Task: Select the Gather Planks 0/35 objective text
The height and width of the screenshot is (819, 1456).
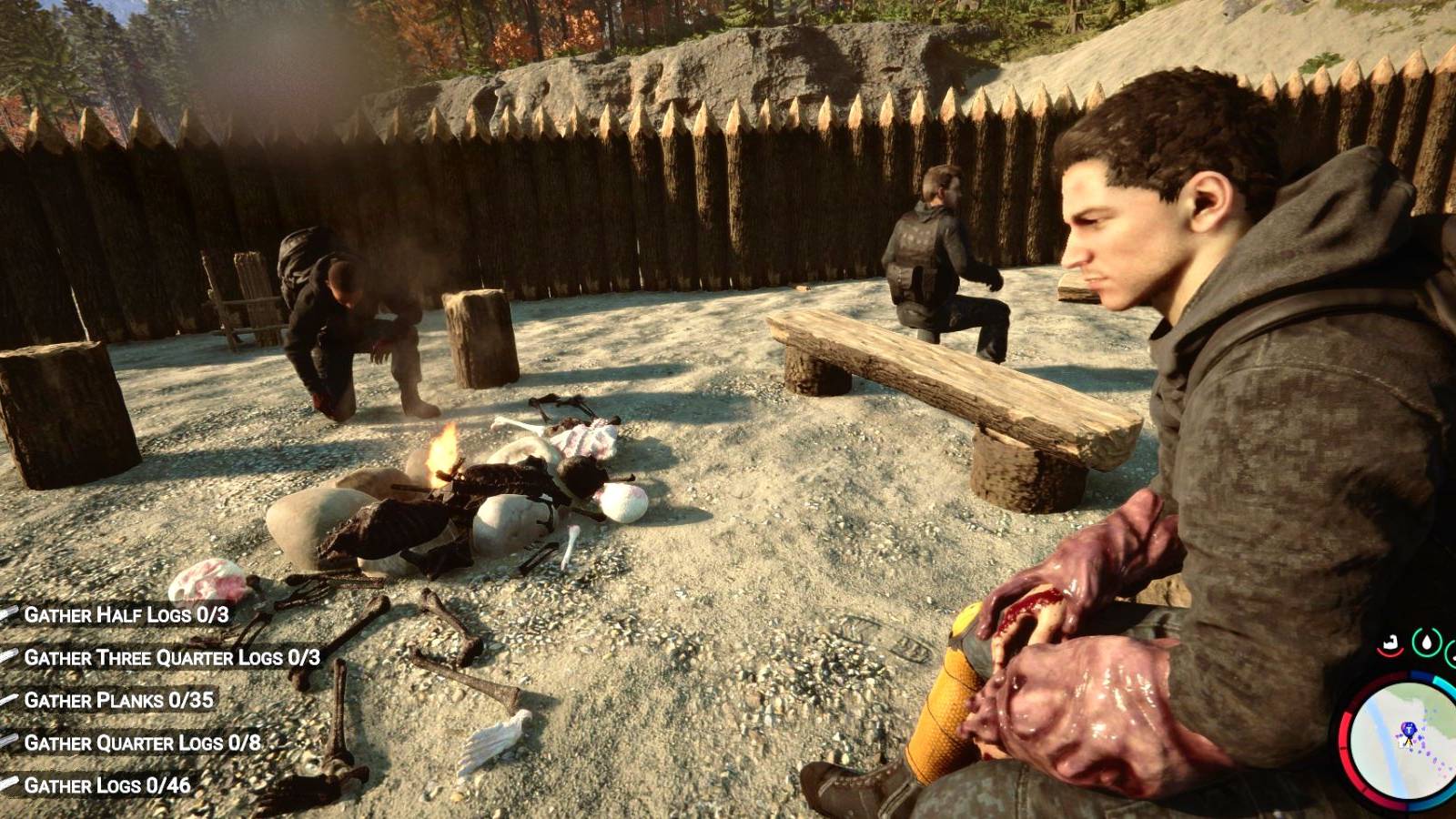Action: click(x=118, y=700)
